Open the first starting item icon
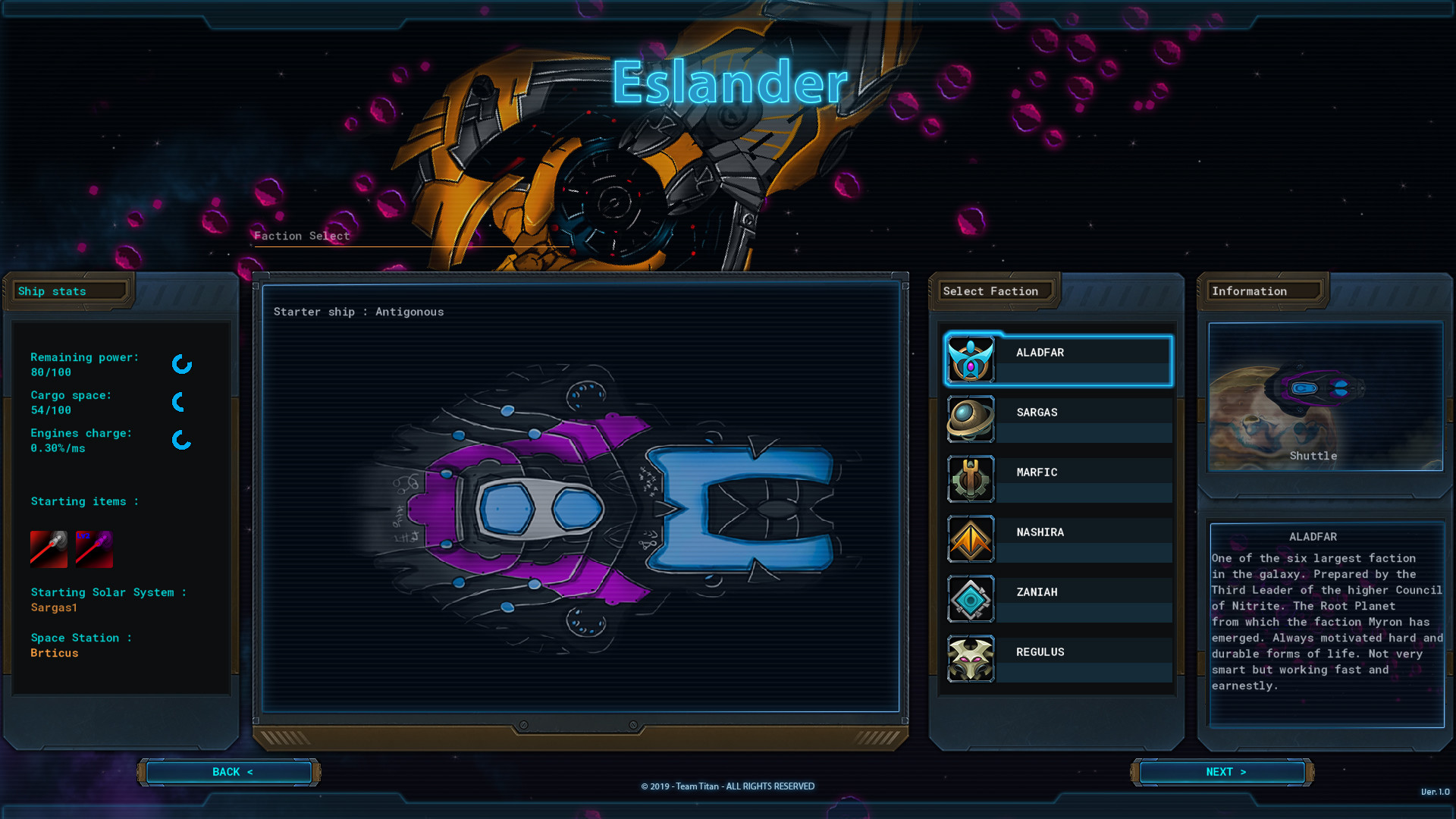Screen dimensions: 1456x819 tap(49, 548)
